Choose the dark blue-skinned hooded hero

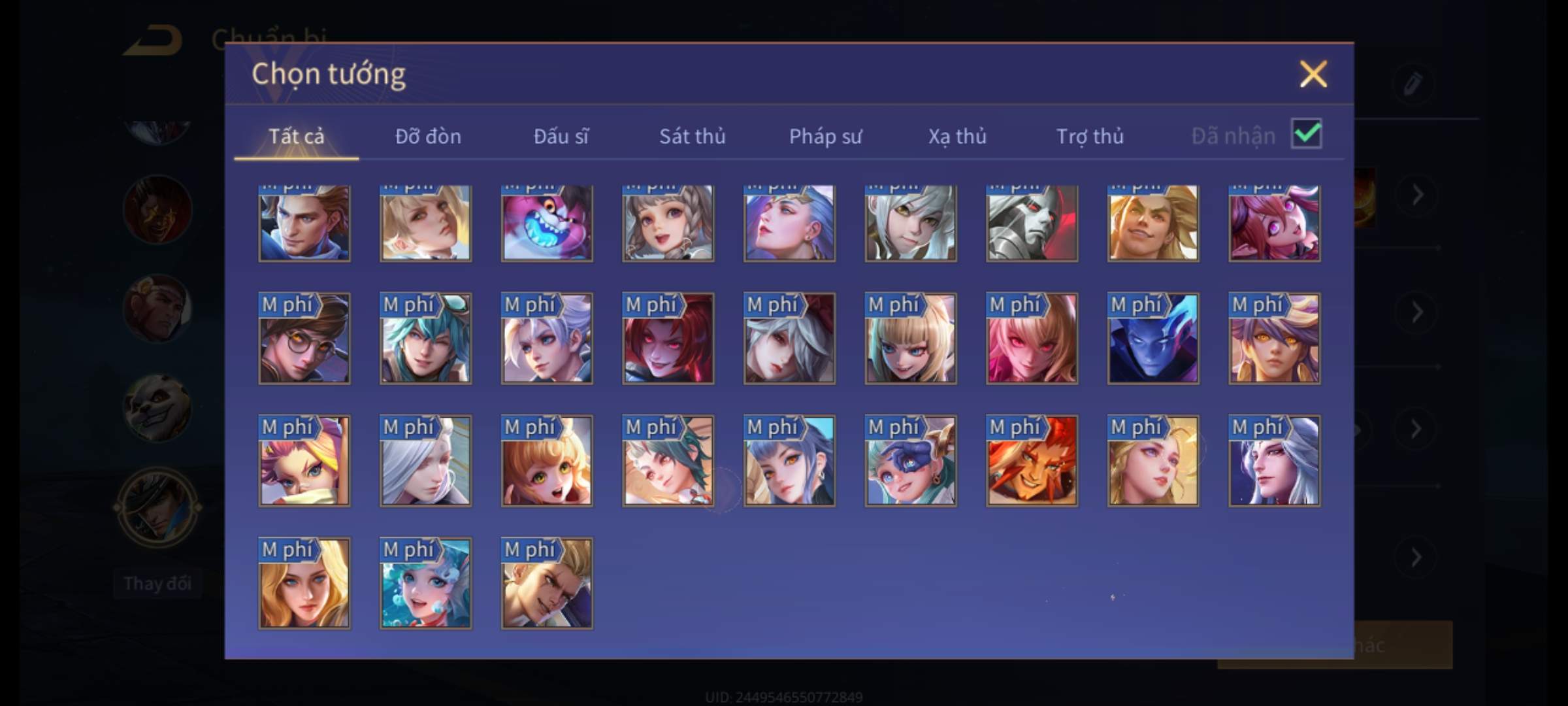[x=1153, y=338]
